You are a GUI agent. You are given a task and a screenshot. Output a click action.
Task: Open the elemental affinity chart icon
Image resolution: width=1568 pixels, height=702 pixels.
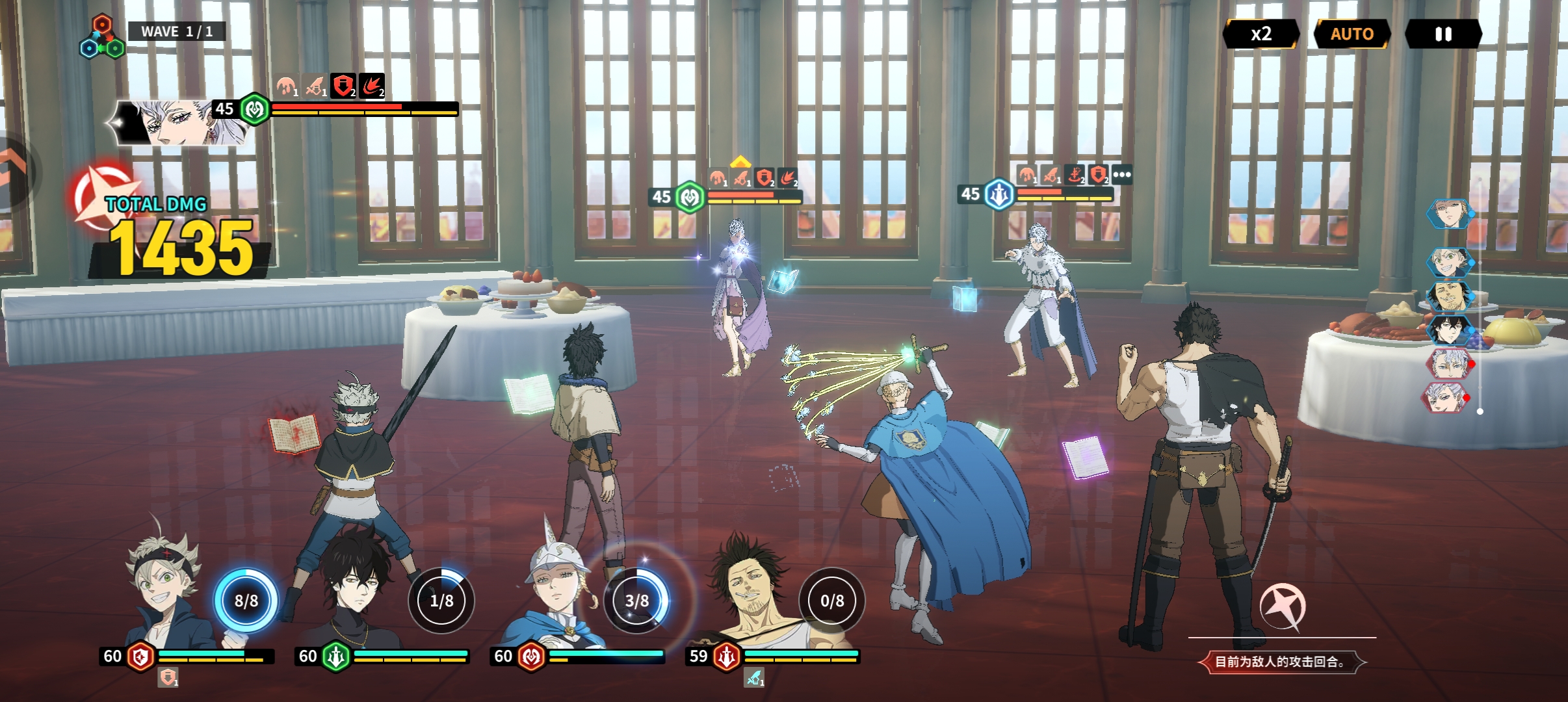click(102, 39)
